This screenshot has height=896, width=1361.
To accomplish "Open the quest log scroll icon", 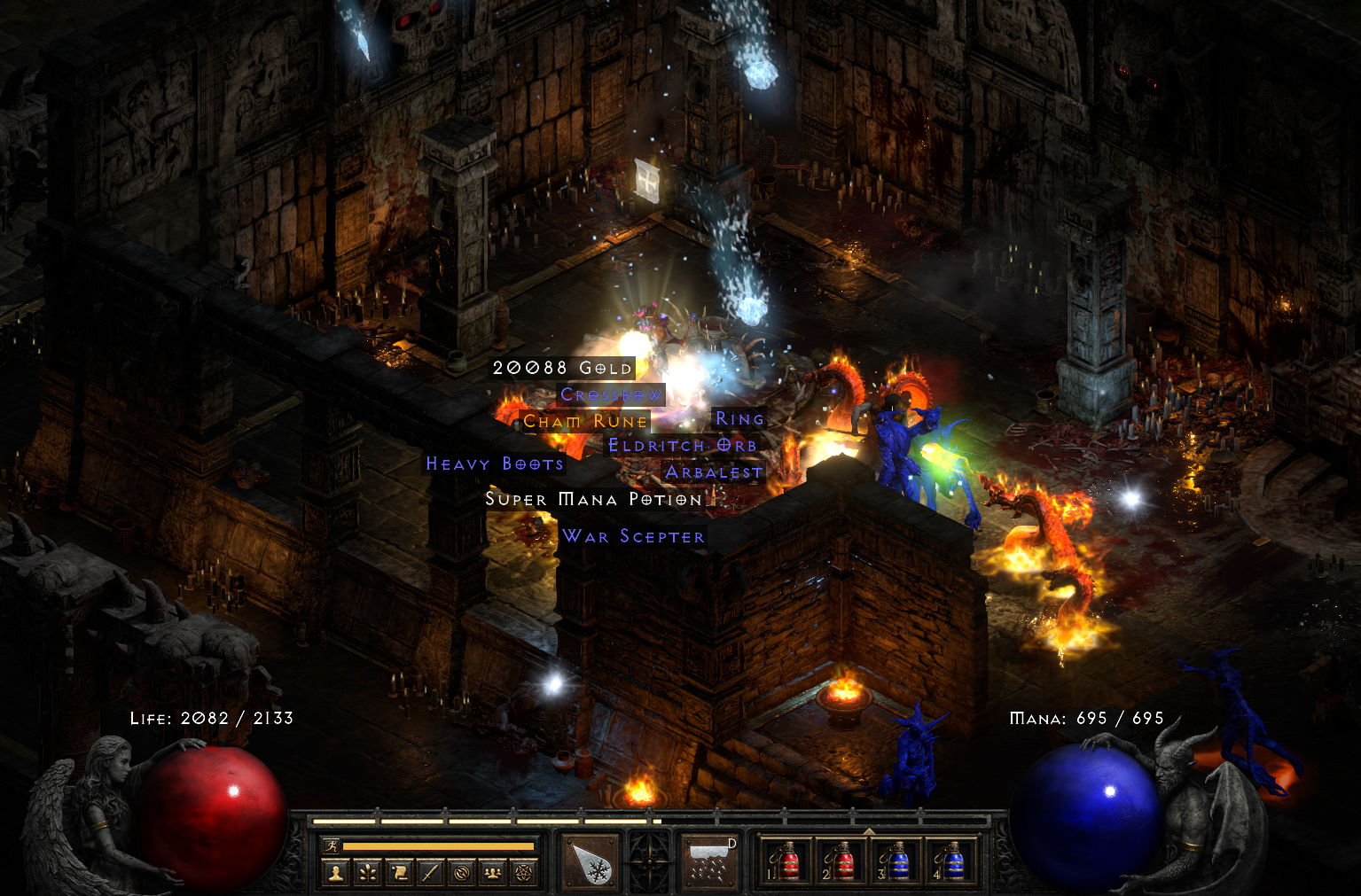I will pos(399,874).
